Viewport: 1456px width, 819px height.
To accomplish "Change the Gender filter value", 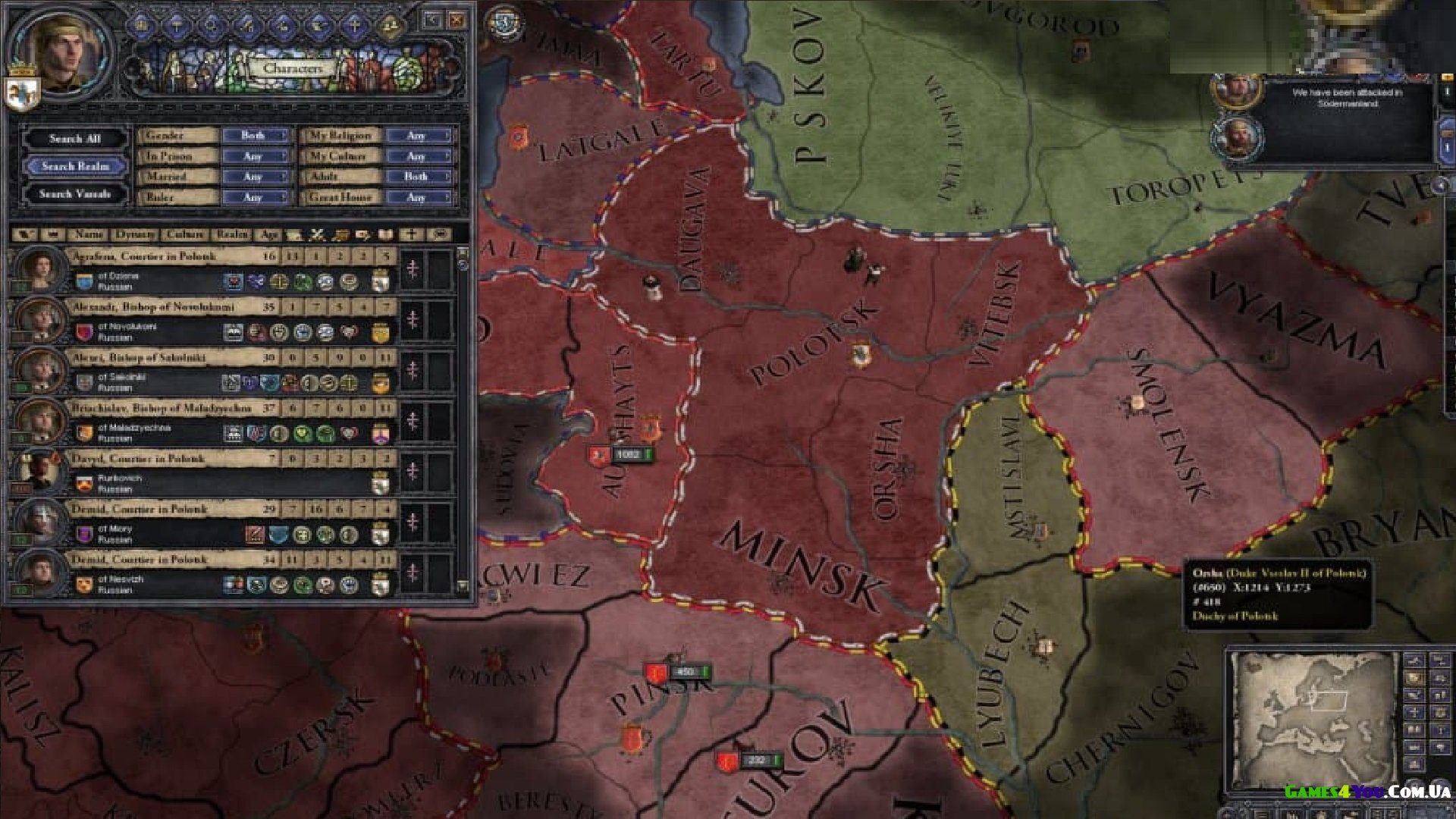I will (255, 136).
